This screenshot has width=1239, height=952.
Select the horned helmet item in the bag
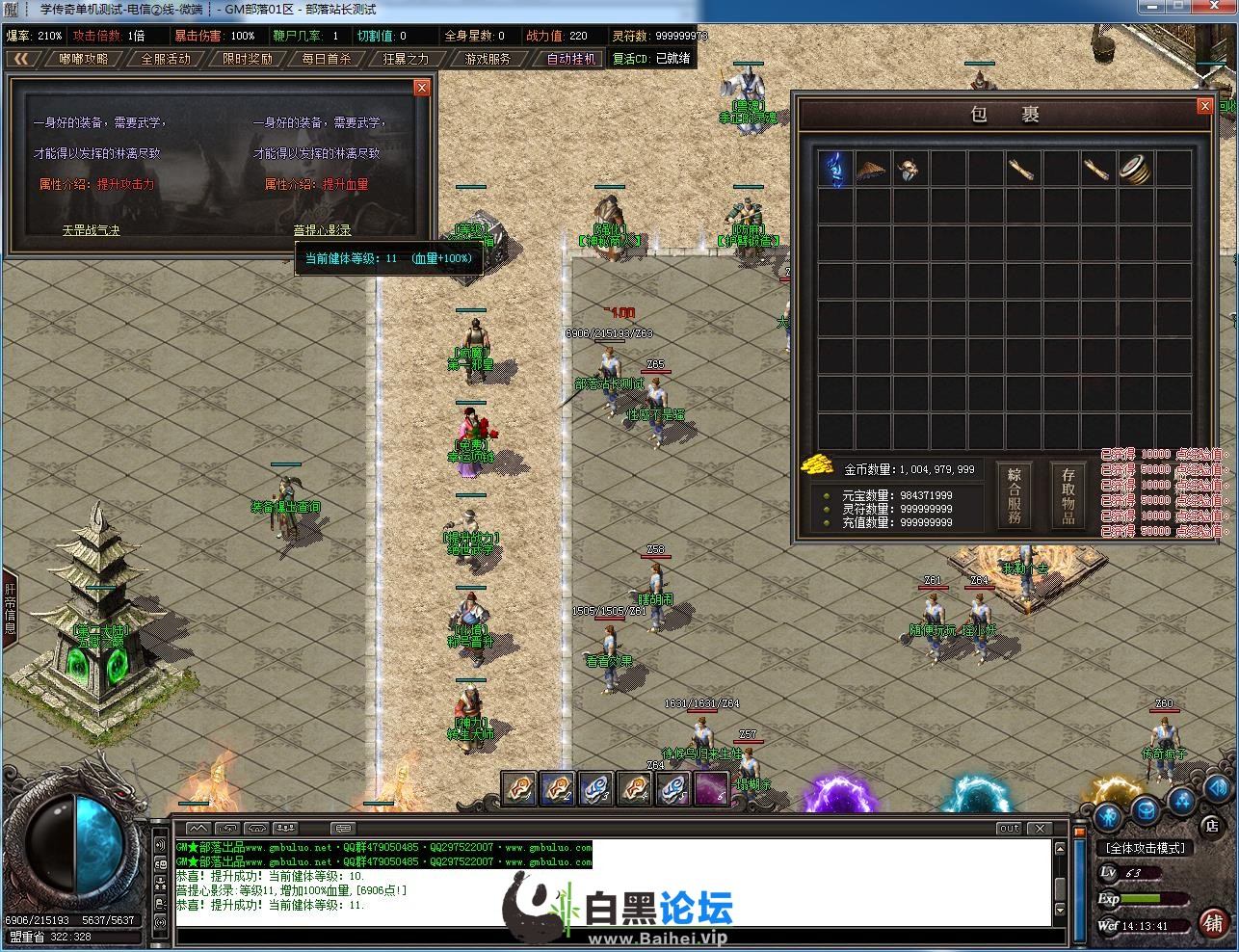coord(909,169)
